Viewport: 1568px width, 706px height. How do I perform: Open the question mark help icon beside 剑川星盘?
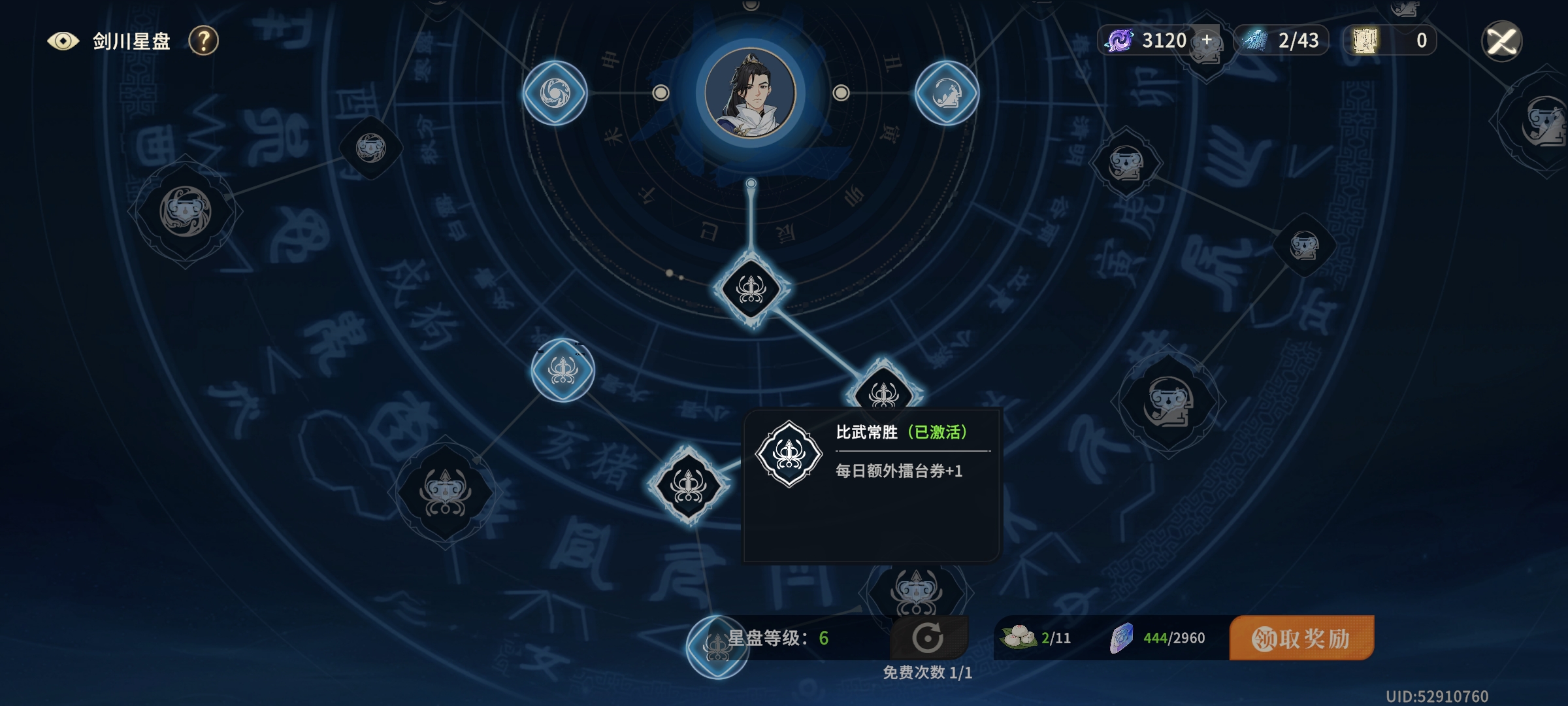click(x=204, y=41)
